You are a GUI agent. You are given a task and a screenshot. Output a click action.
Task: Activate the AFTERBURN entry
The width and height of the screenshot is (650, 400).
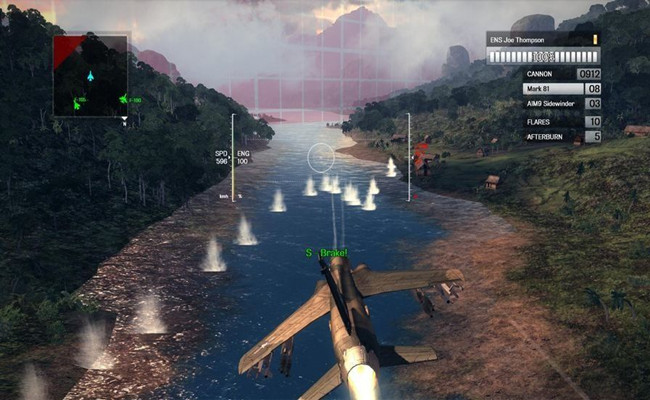pyautogui.click(x=560, y=136)
